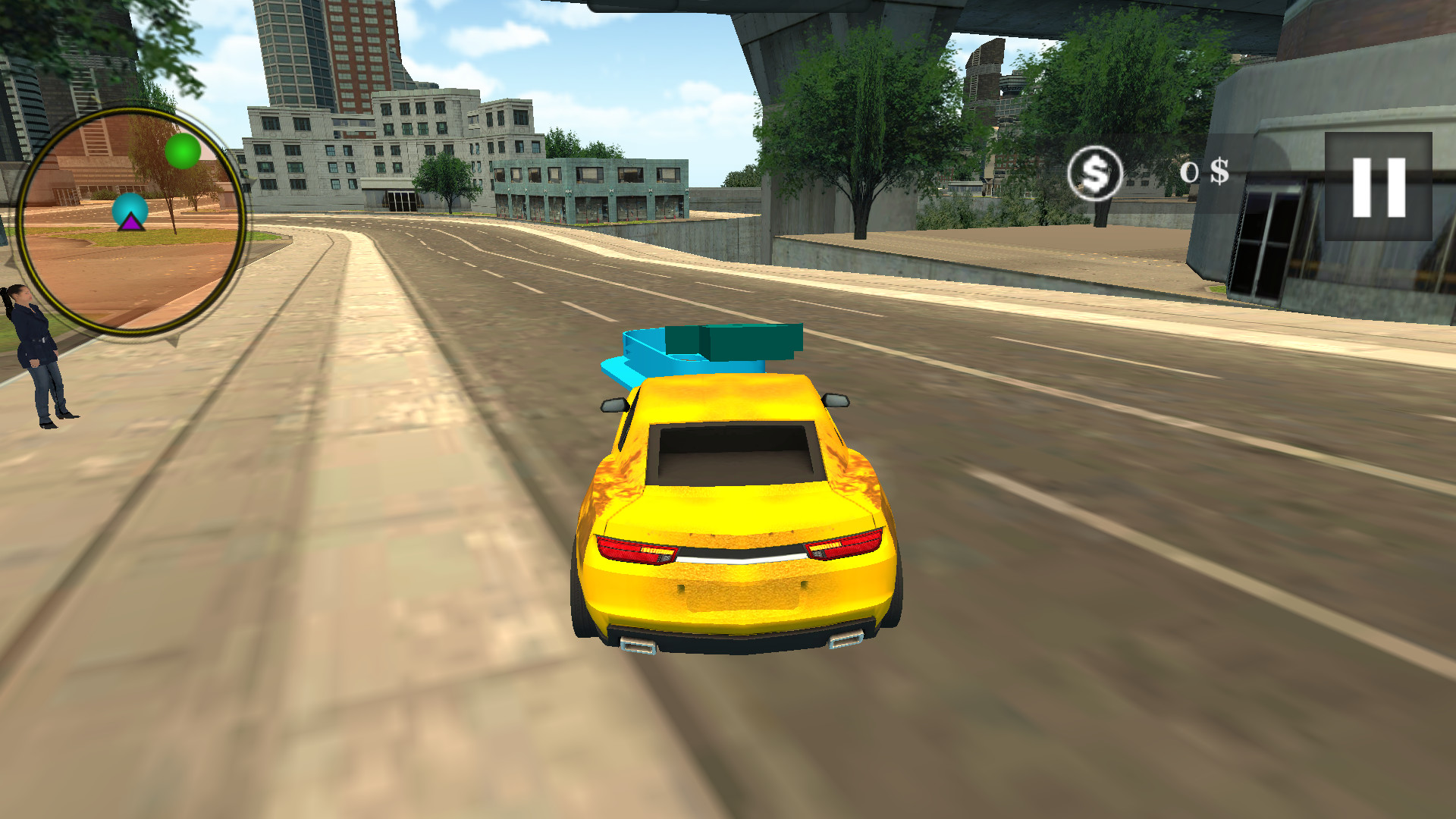Image resolution: width=1456 pixels, height=819 pixels.
Task: Tap the HUD money bar at top
Action: coord(1153,173)
